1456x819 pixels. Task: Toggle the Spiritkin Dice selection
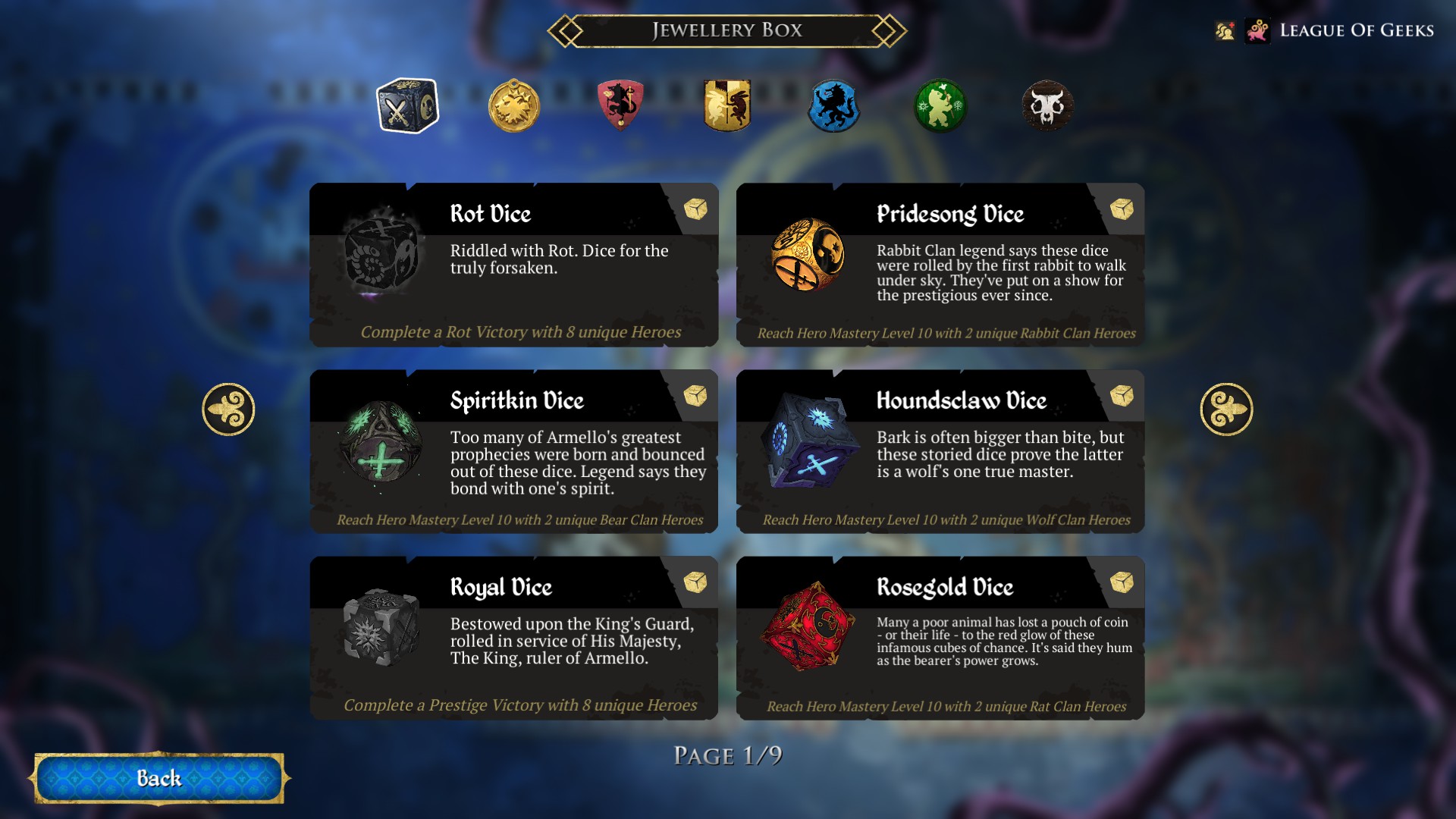point(514,451)
